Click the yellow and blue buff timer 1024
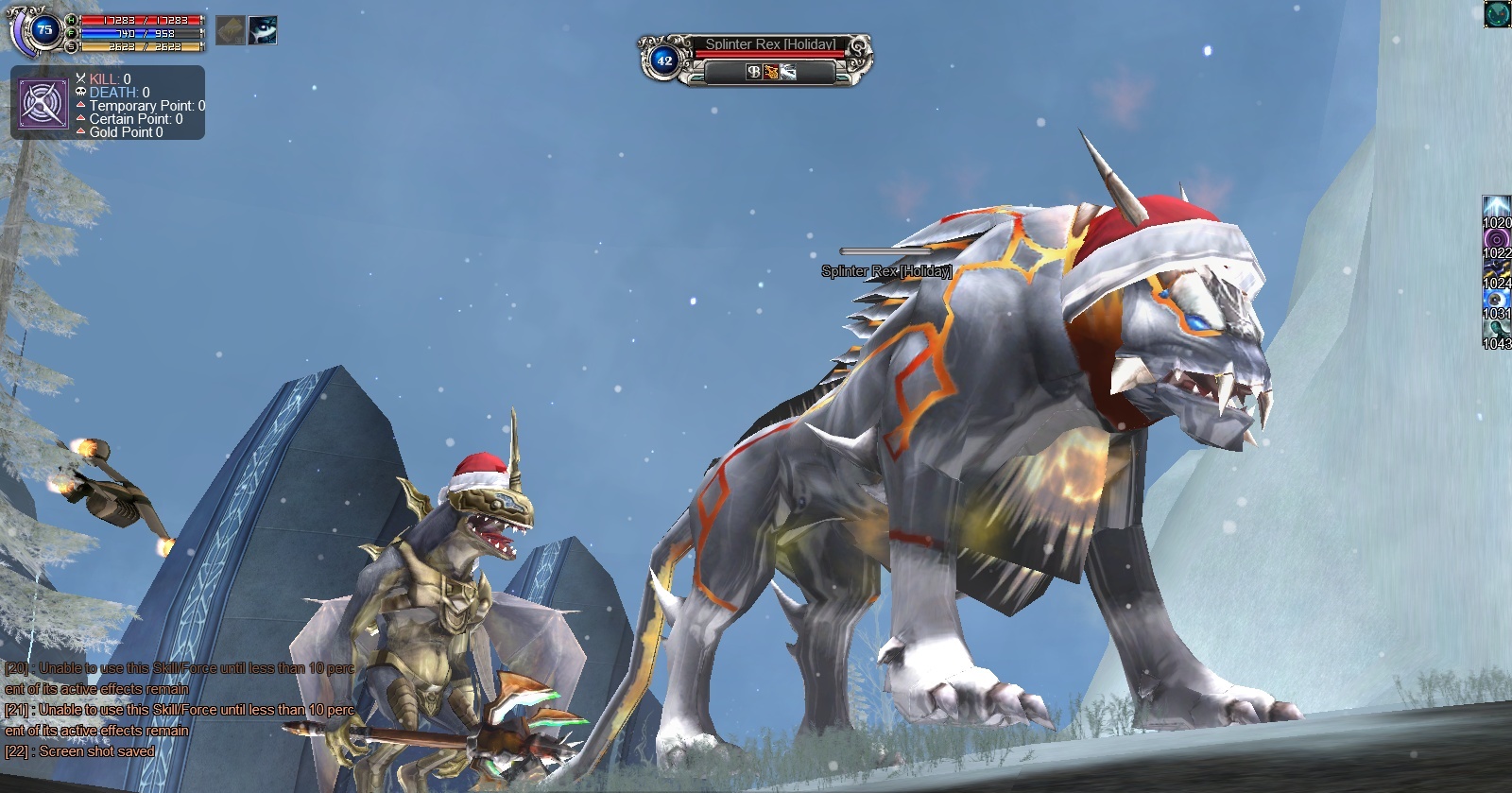The image size is (1512, 793). pos(1497,268)
